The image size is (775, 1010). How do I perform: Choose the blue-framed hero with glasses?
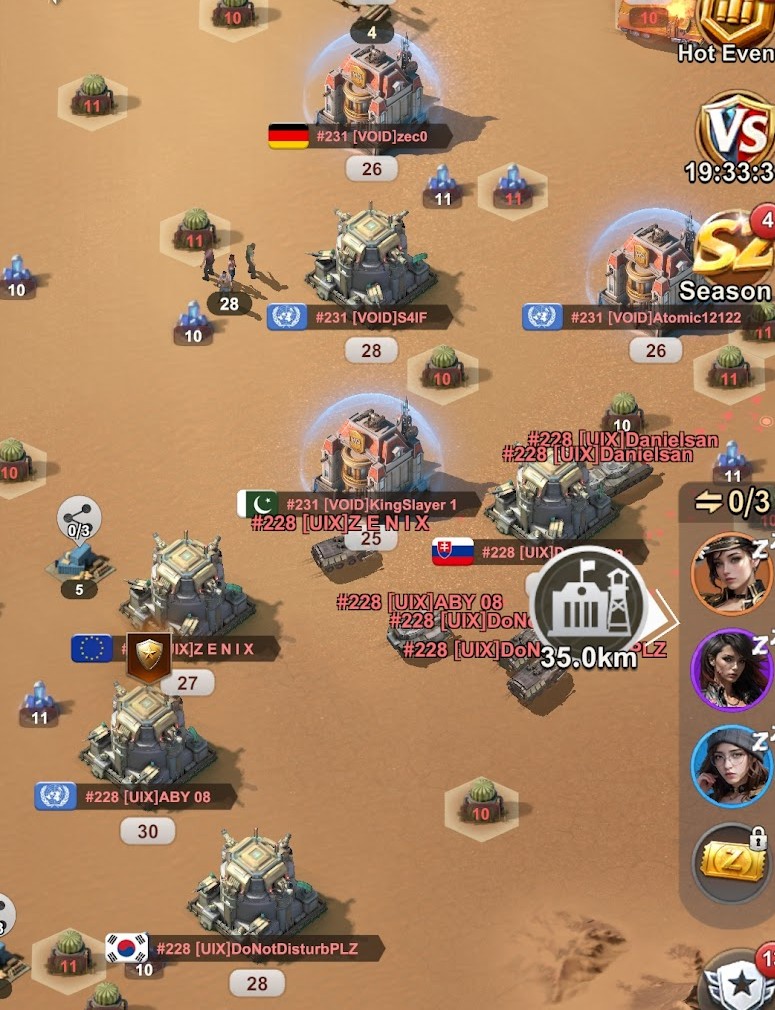point(732,765)
